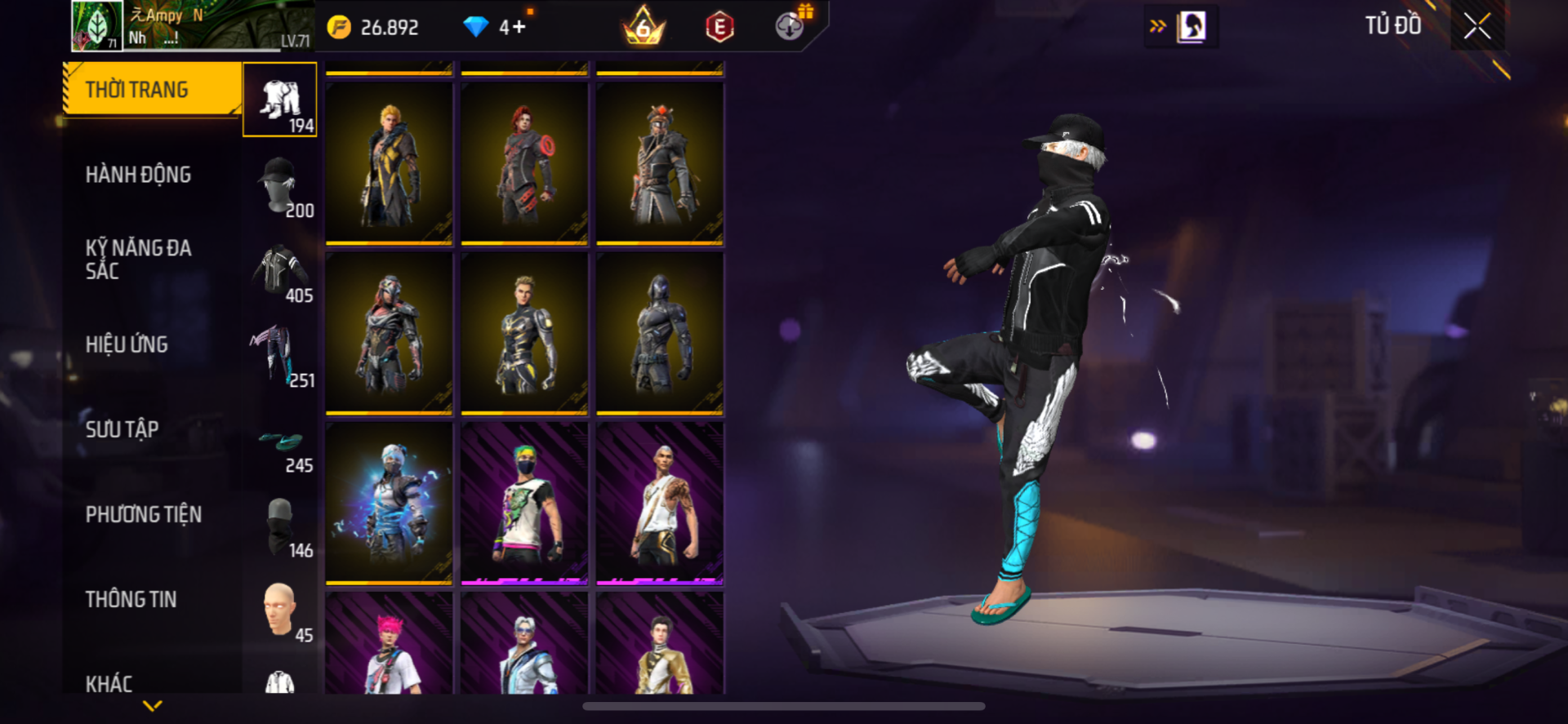The image size is (1568, 724).
Task: Open the SƯU TẬP tab
Action: [x=122, y=429]
